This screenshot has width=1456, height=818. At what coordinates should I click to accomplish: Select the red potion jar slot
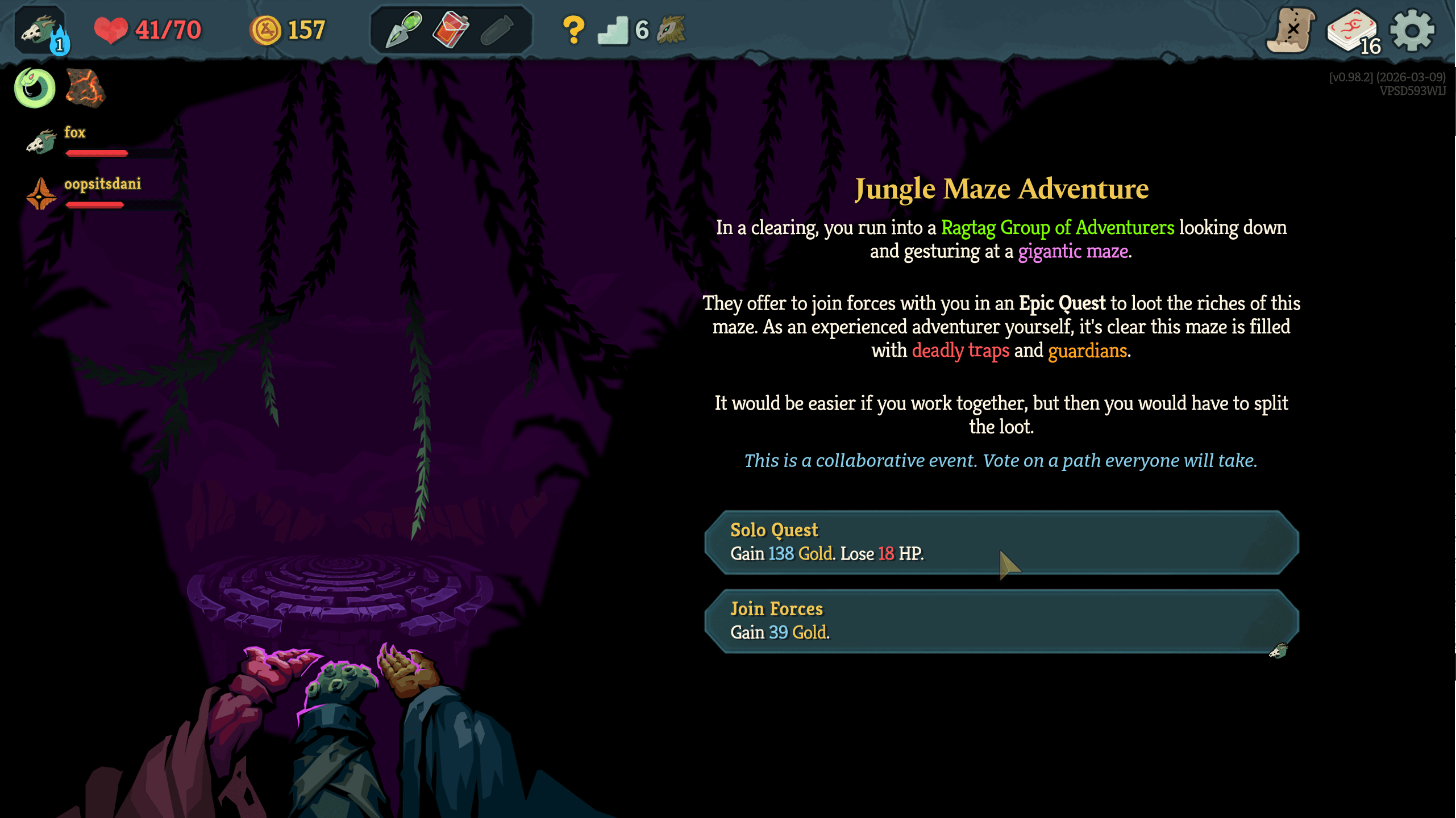[451, 29]
